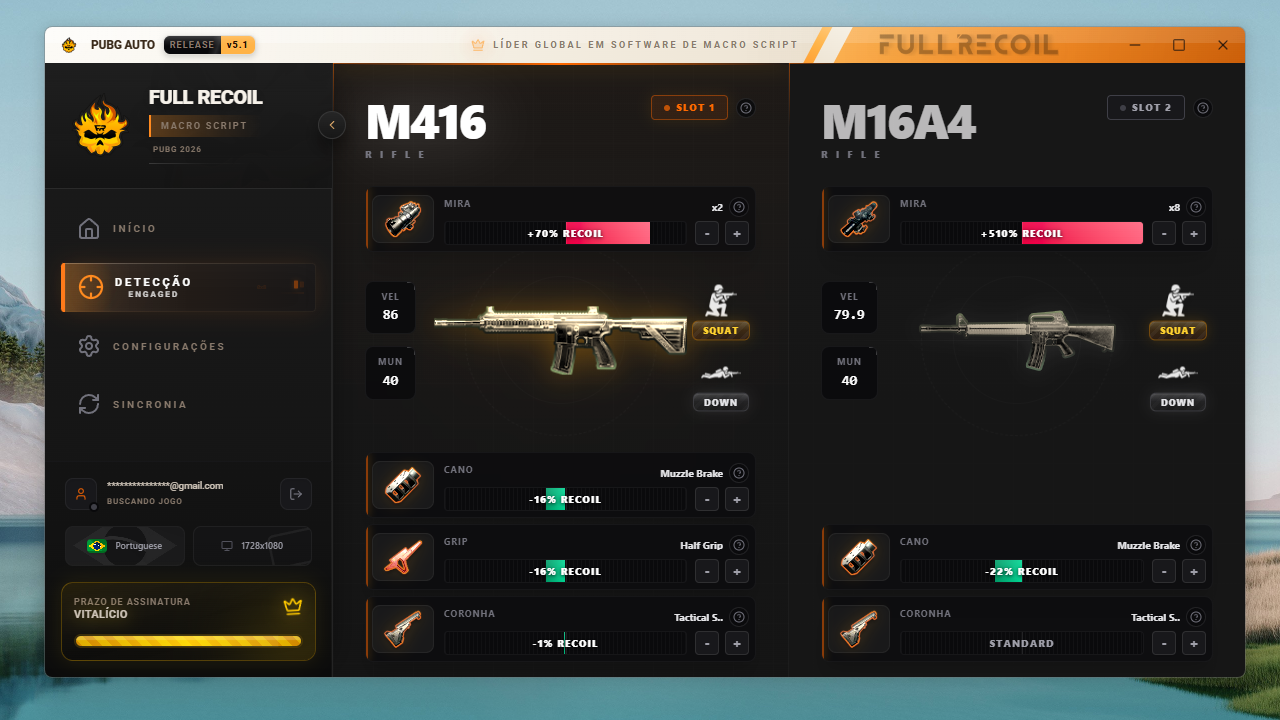Click the CANO muzzle attachment icon on M416
The image size is (1280, 720).
click(403, 484)
